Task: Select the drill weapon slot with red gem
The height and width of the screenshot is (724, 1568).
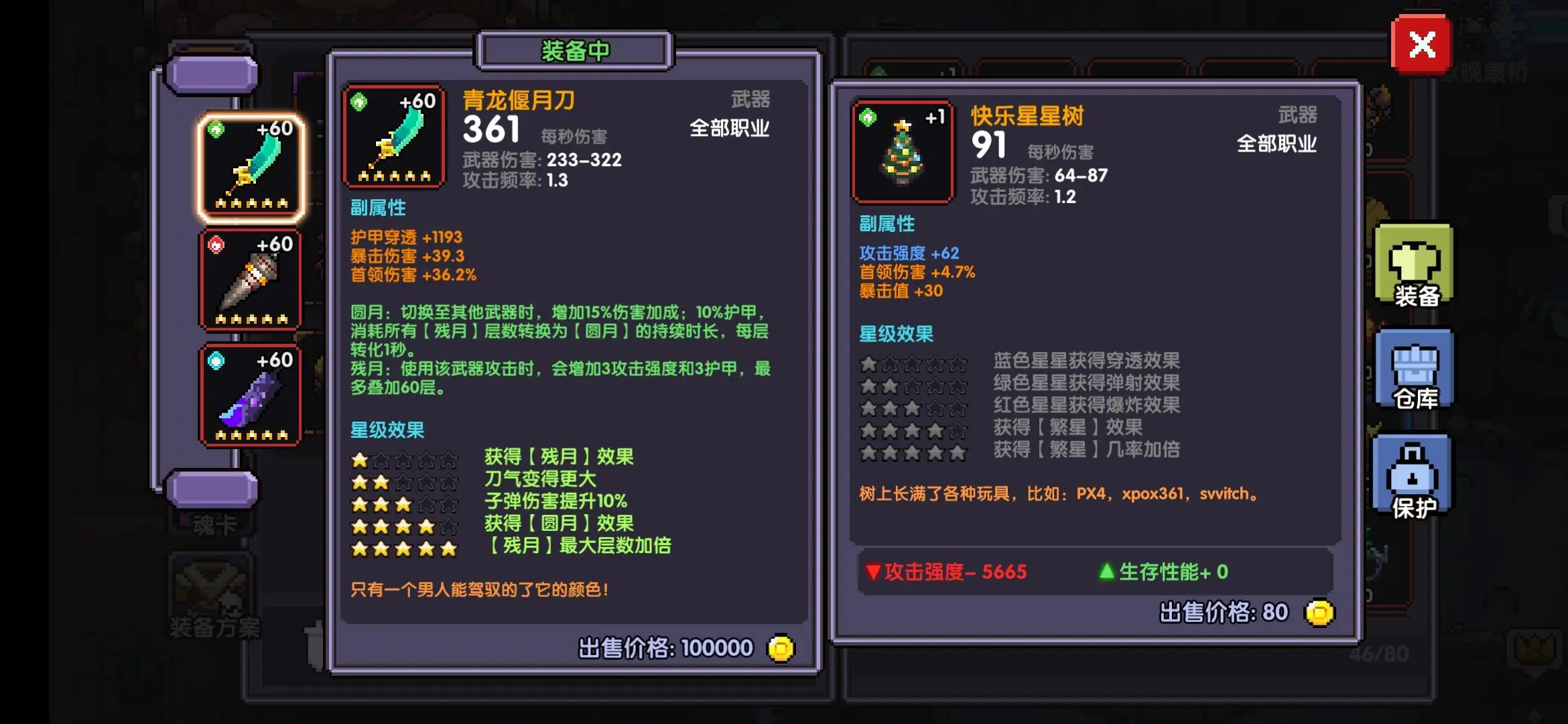Action: [251, 280]
